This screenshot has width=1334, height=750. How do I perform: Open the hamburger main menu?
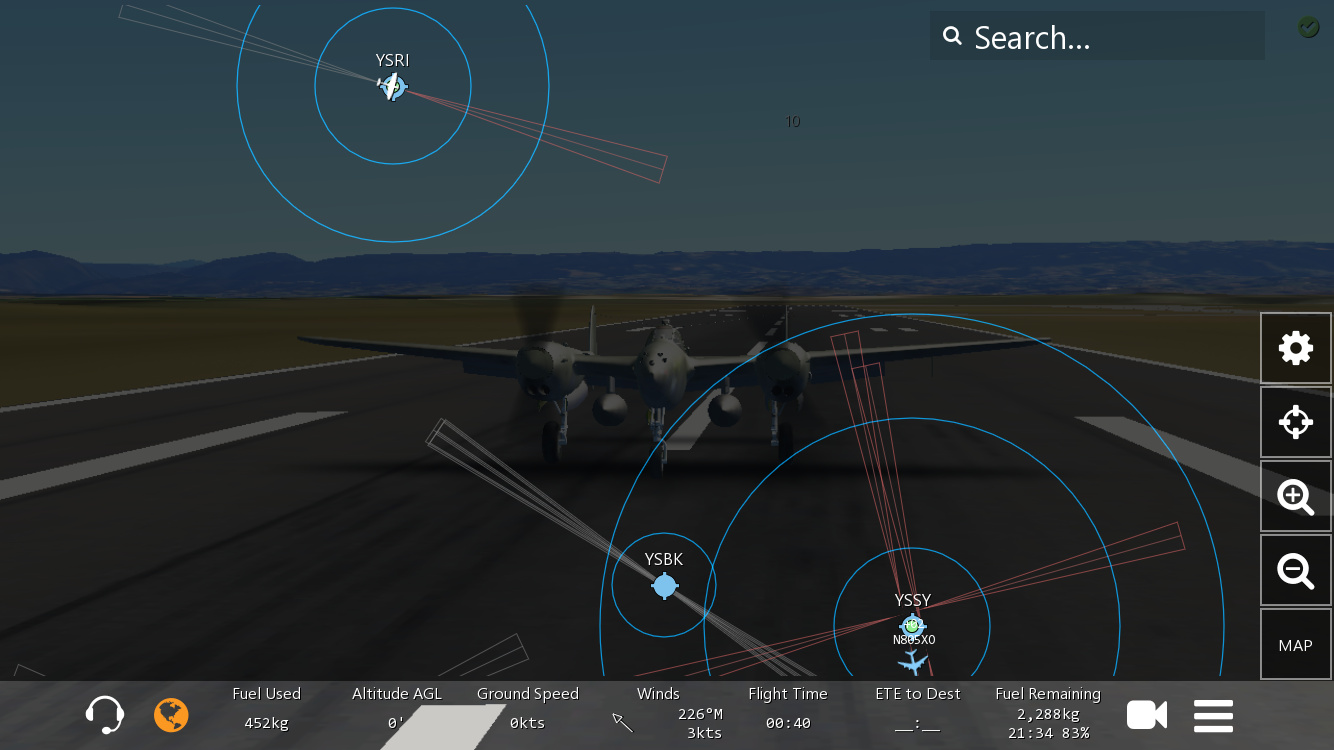coord(1213,716)
